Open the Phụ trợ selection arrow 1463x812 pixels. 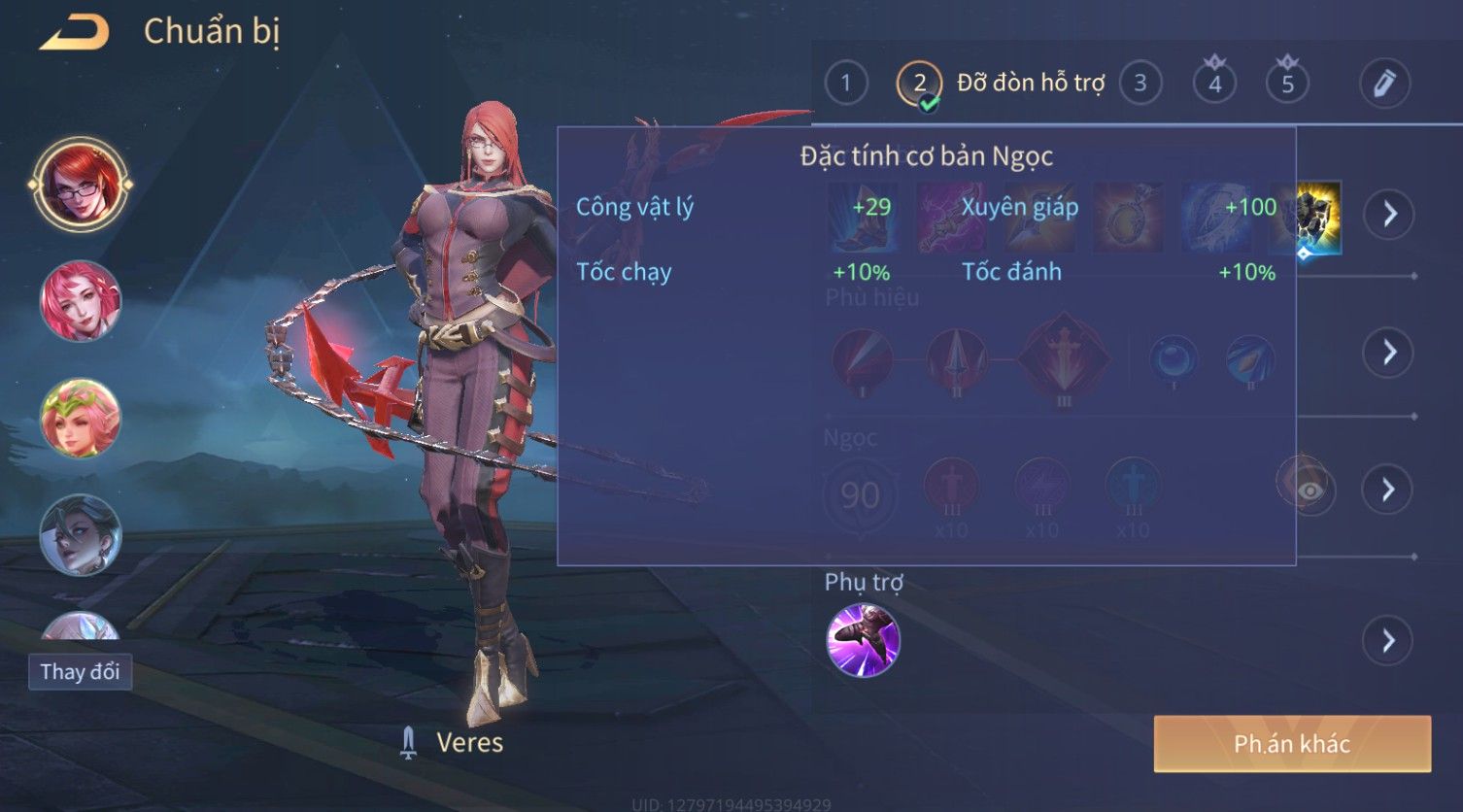pyautogui.click(x=1389, y=640)
